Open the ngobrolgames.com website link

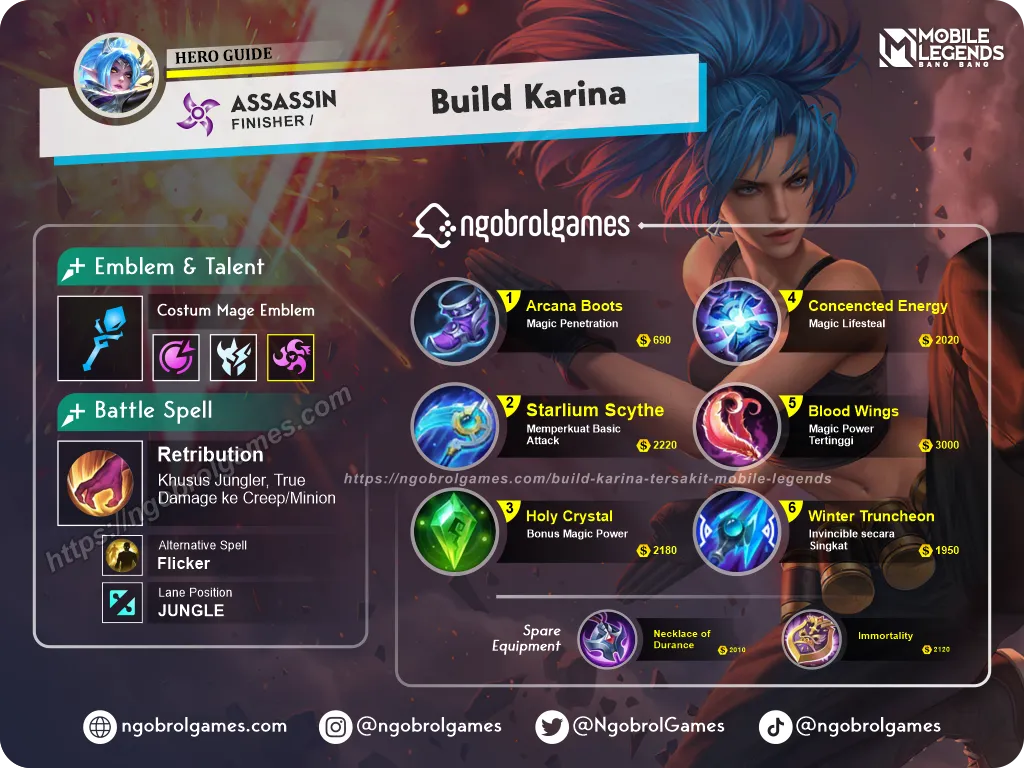[187, 727]
